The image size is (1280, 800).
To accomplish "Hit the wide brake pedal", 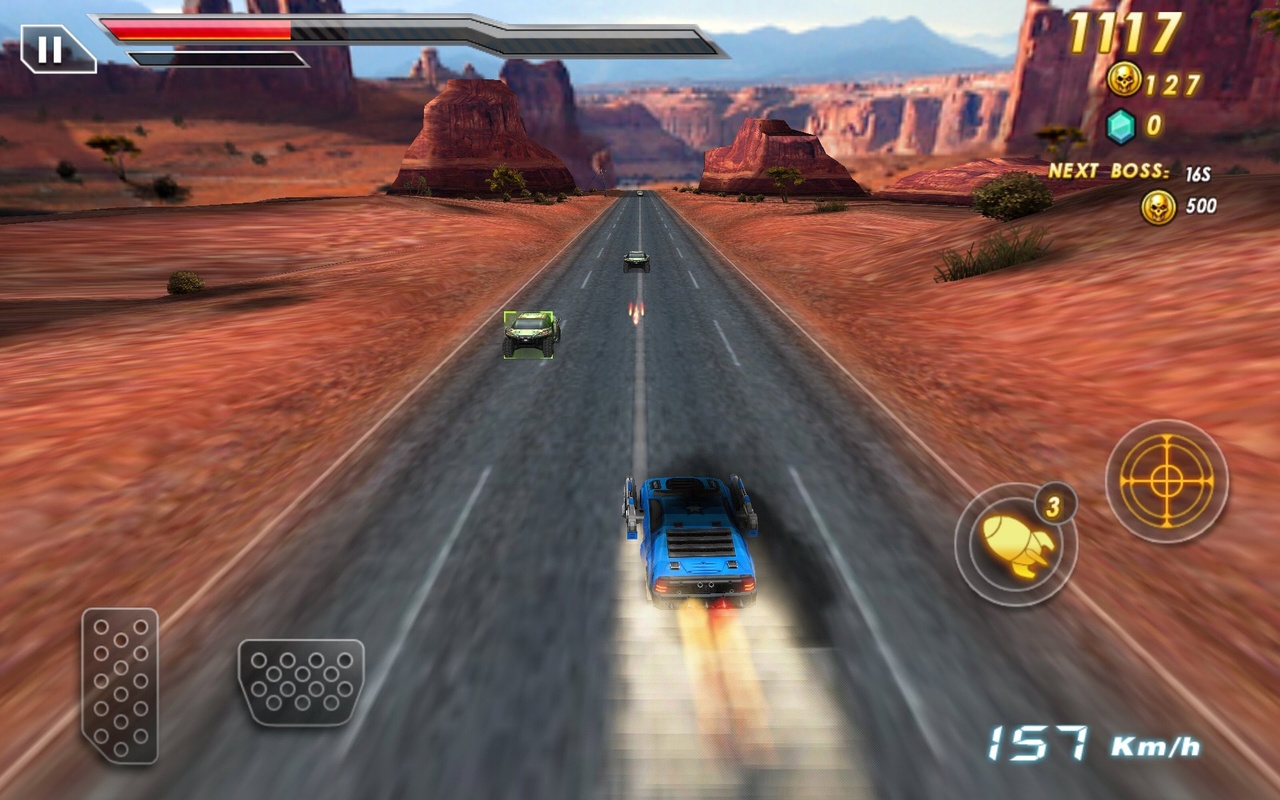I will 301,682.
